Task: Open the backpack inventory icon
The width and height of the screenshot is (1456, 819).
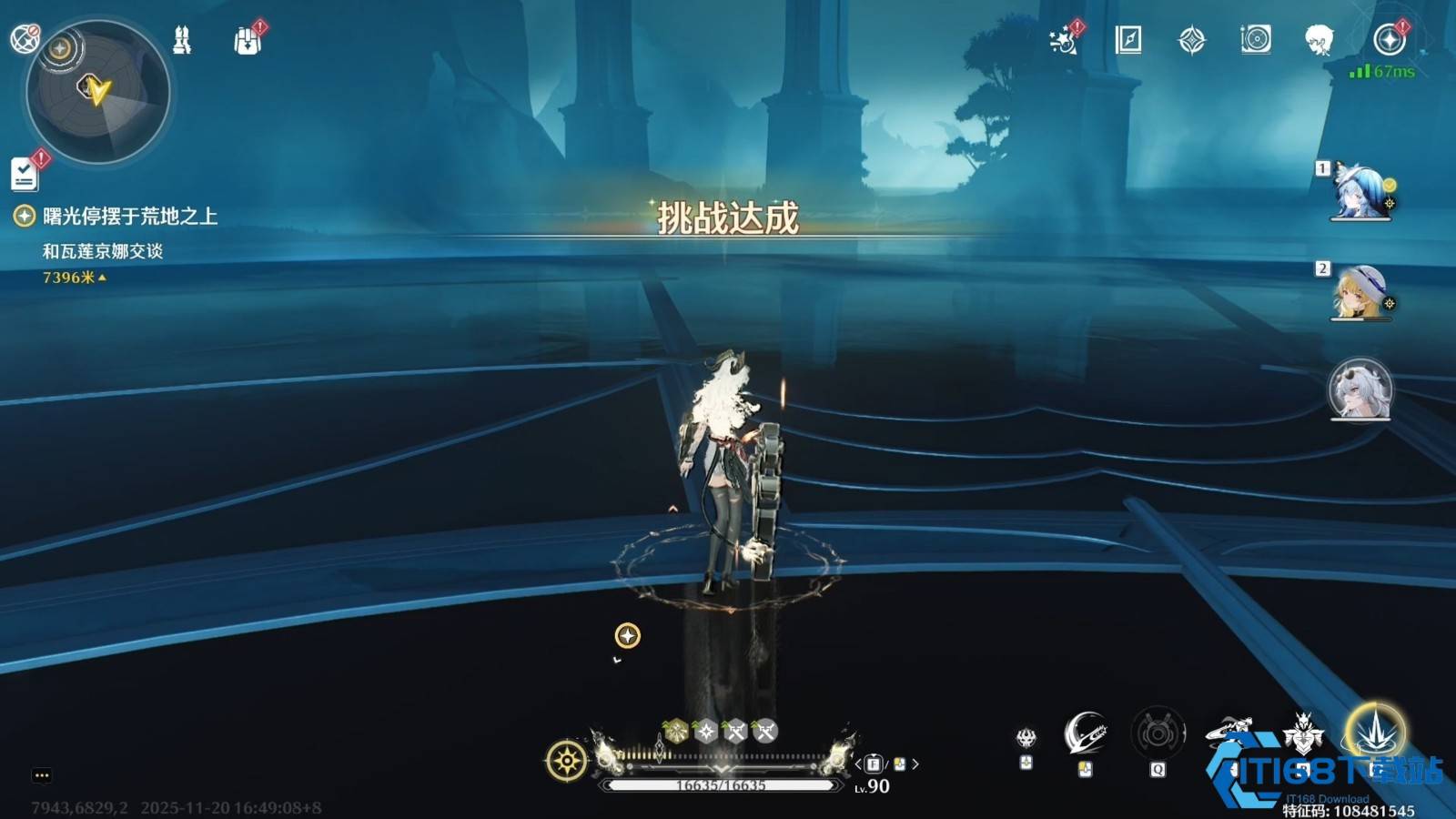Action: click(x=247, y=41)
